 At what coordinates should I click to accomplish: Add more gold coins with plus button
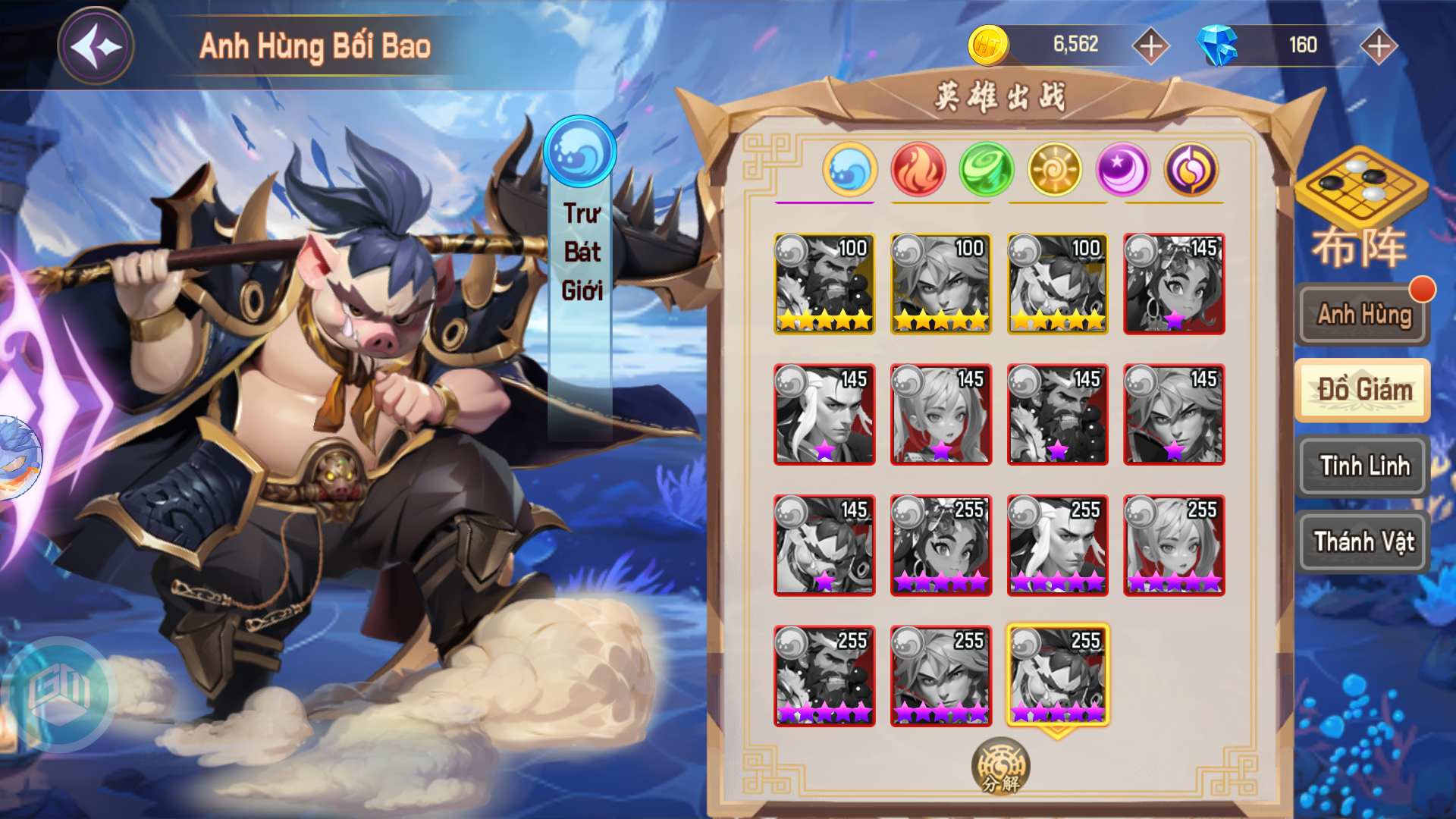pos(1150,46)
